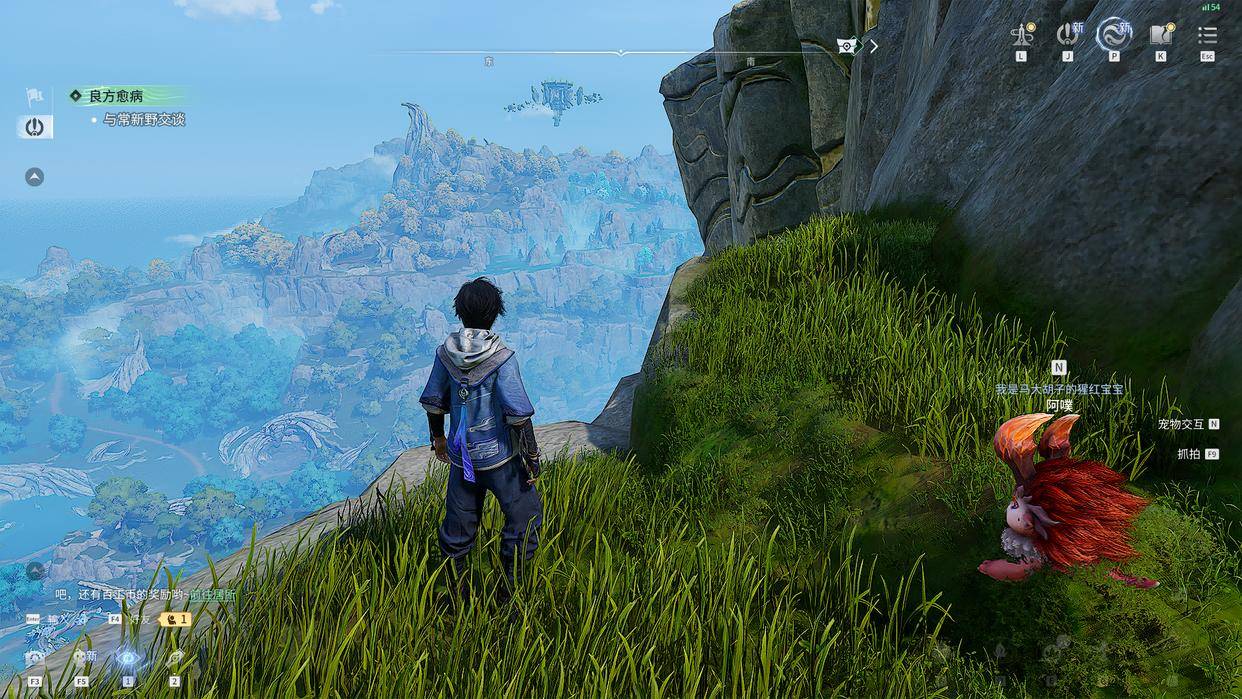Collapse the quest tracker with the up arrow
Viewport: 1242px width, 699px height.
coord(34,177)
